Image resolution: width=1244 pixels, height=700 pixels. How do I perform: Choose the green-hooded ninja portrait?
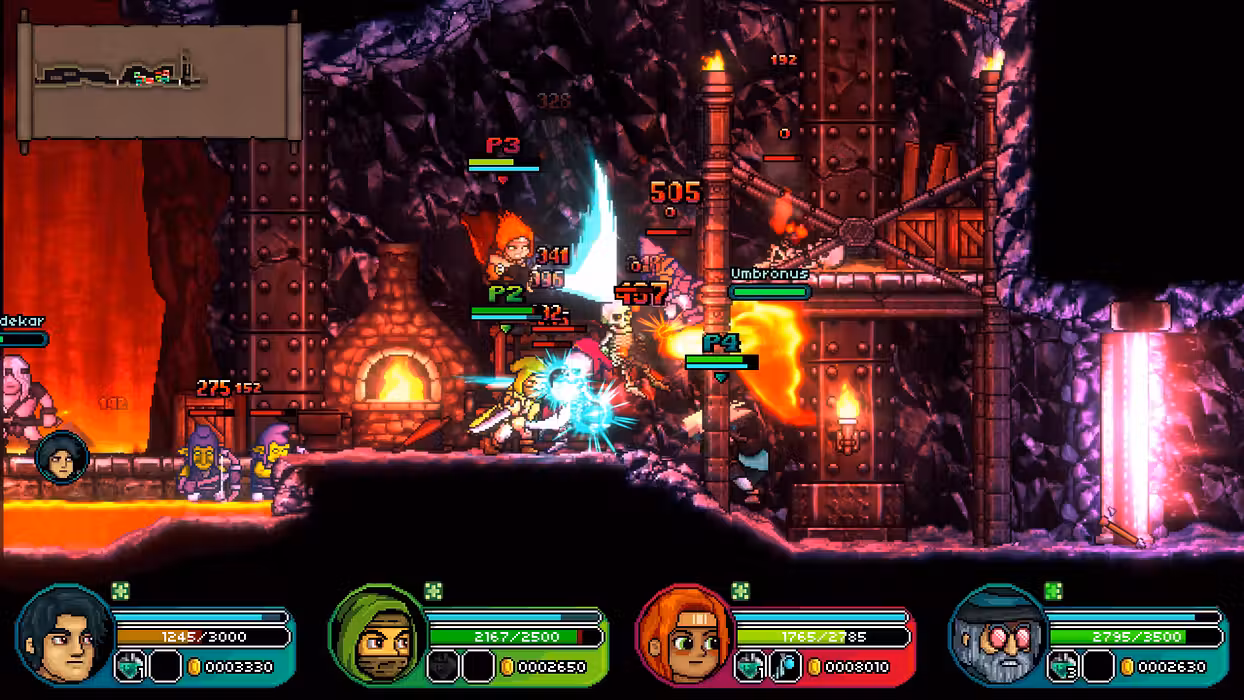pos(379,635)
